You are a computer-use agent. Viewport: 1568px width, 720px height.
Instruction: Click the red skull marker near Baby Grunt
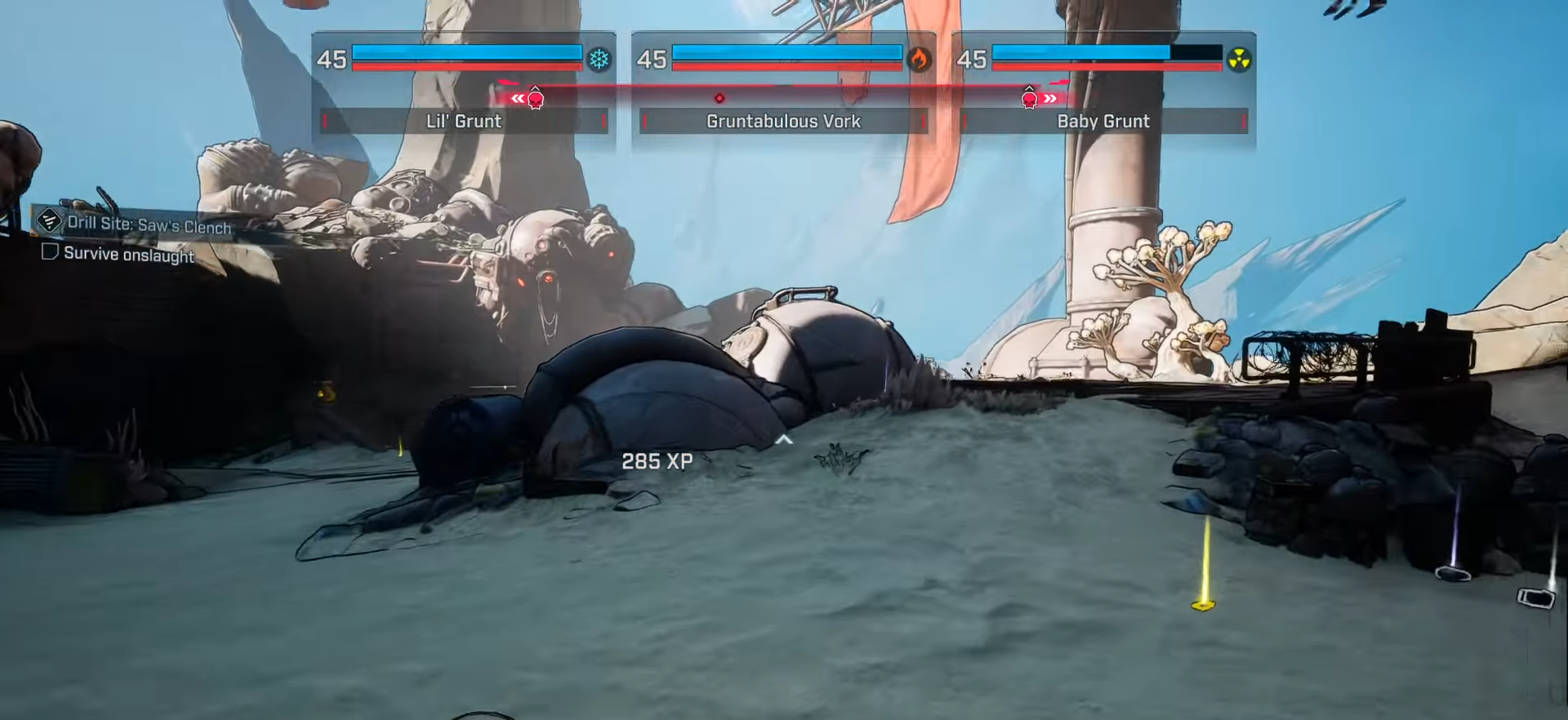click(1028, 98)
